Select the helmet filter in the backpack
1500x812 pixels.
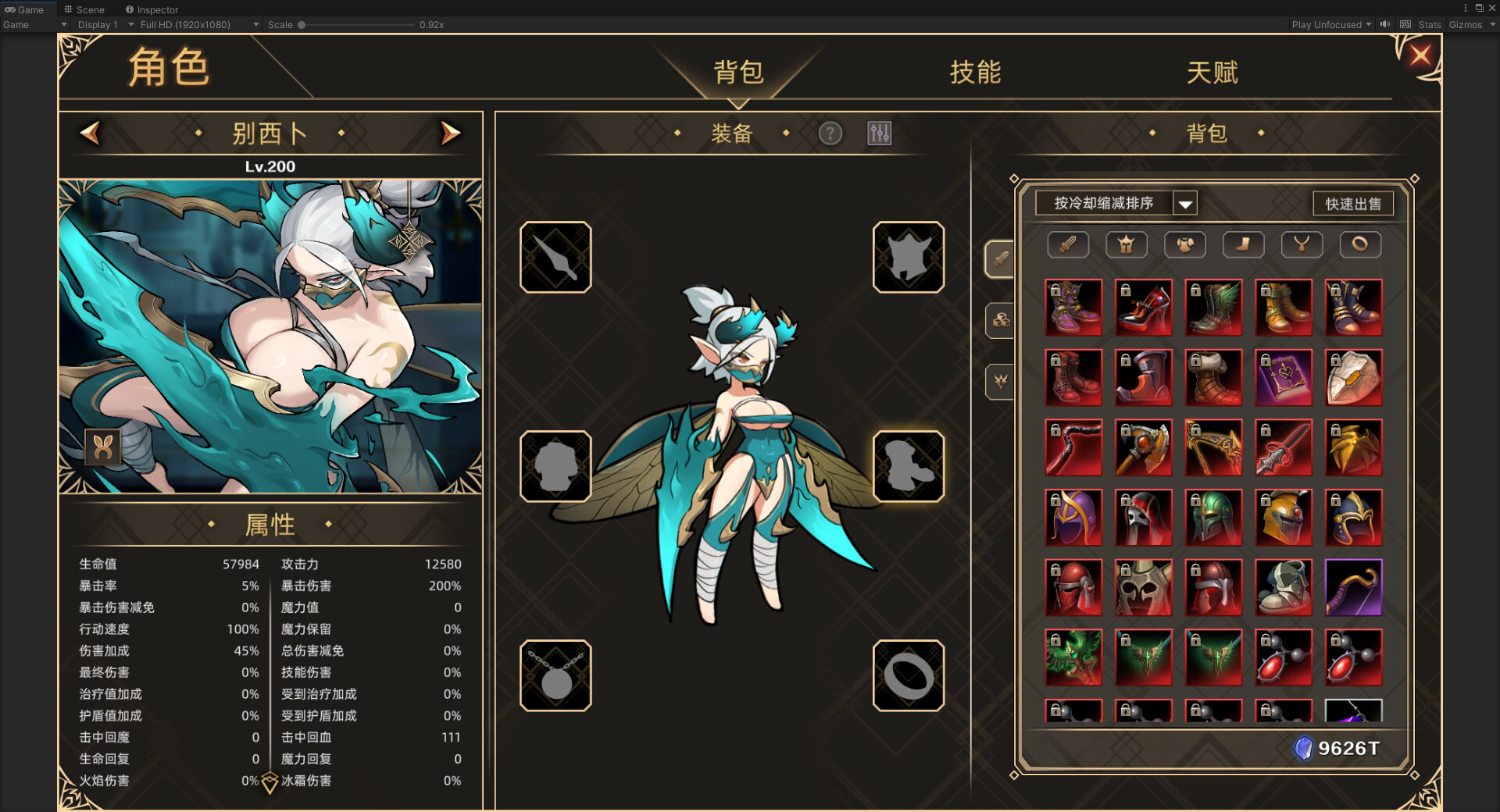pyautogui.click(x=1126, y=244)
